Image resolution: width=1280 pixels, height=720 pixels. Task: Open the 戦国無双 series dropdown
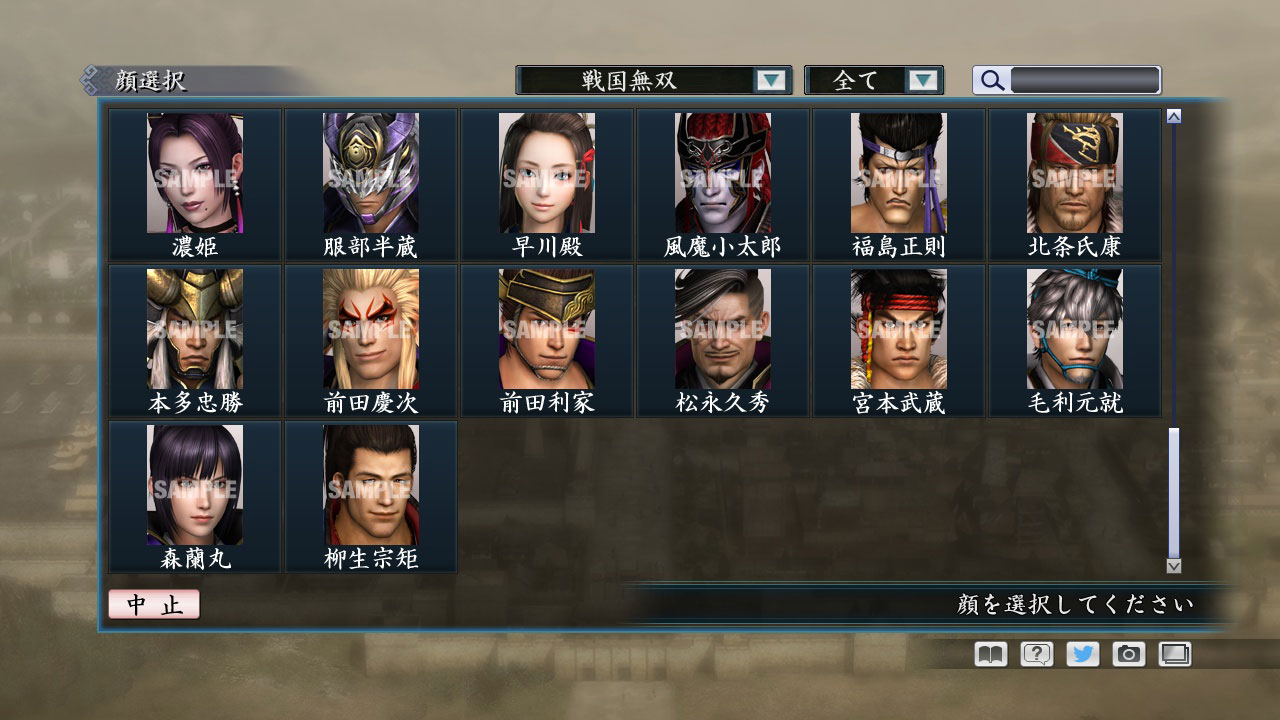point(650,80)
